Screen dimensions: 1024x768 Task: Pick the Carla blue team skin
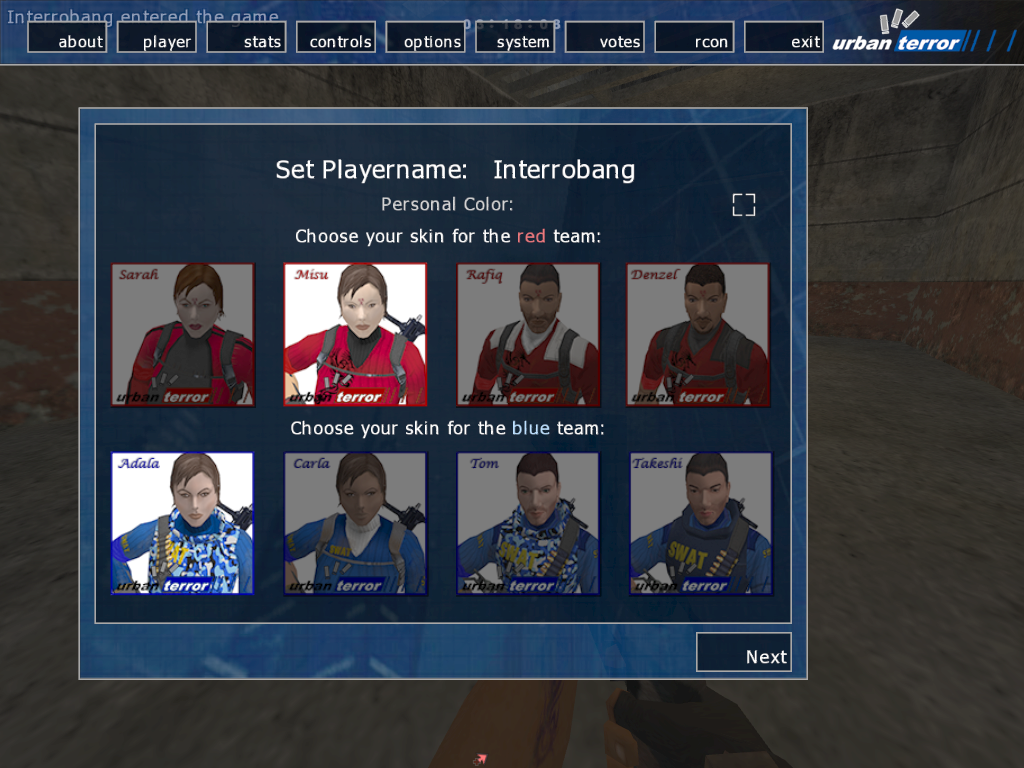click(x=355, y=523)
